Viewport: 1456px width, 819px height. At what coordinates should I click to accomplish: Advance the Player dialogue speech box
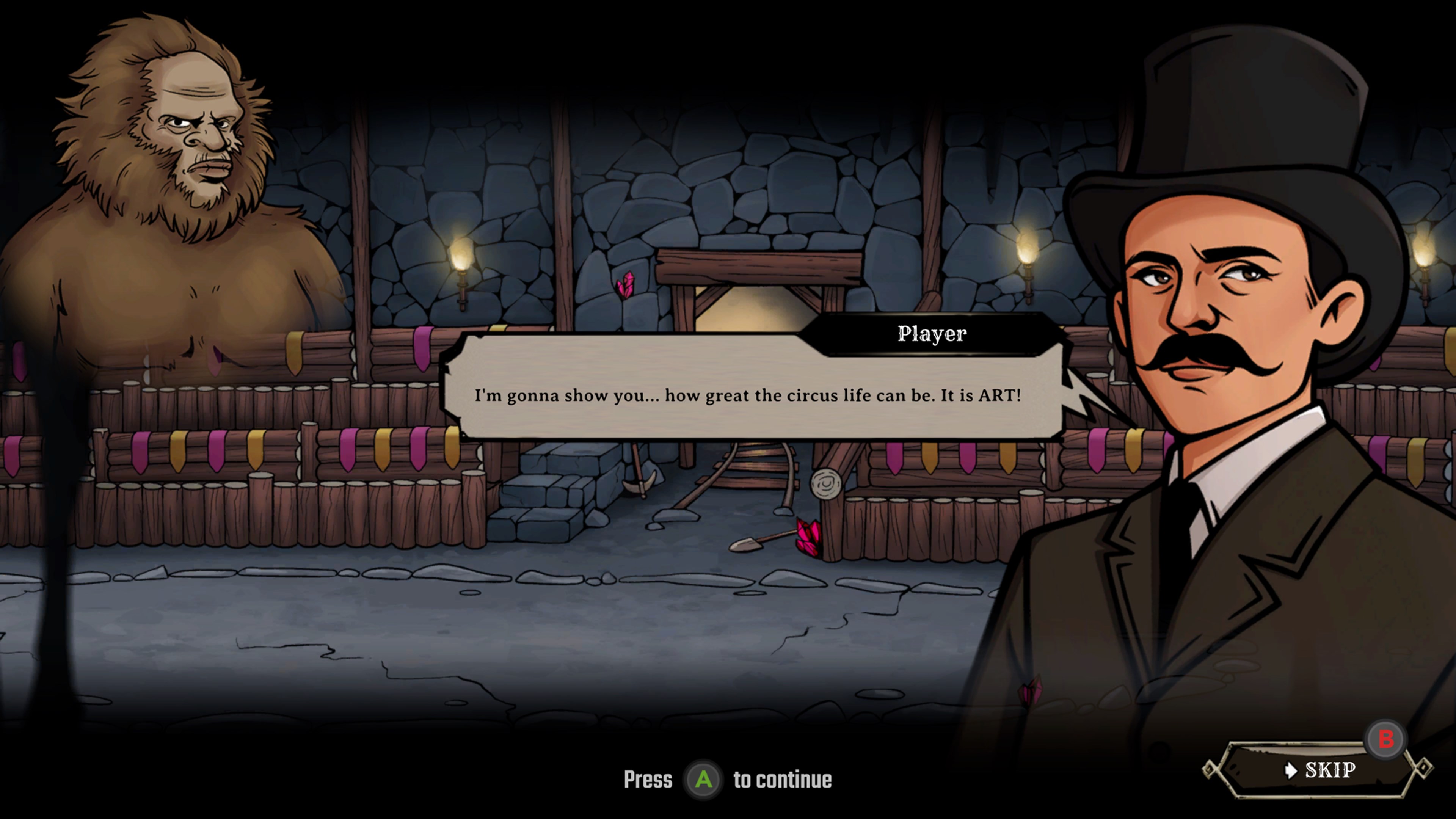pos(747,395)
